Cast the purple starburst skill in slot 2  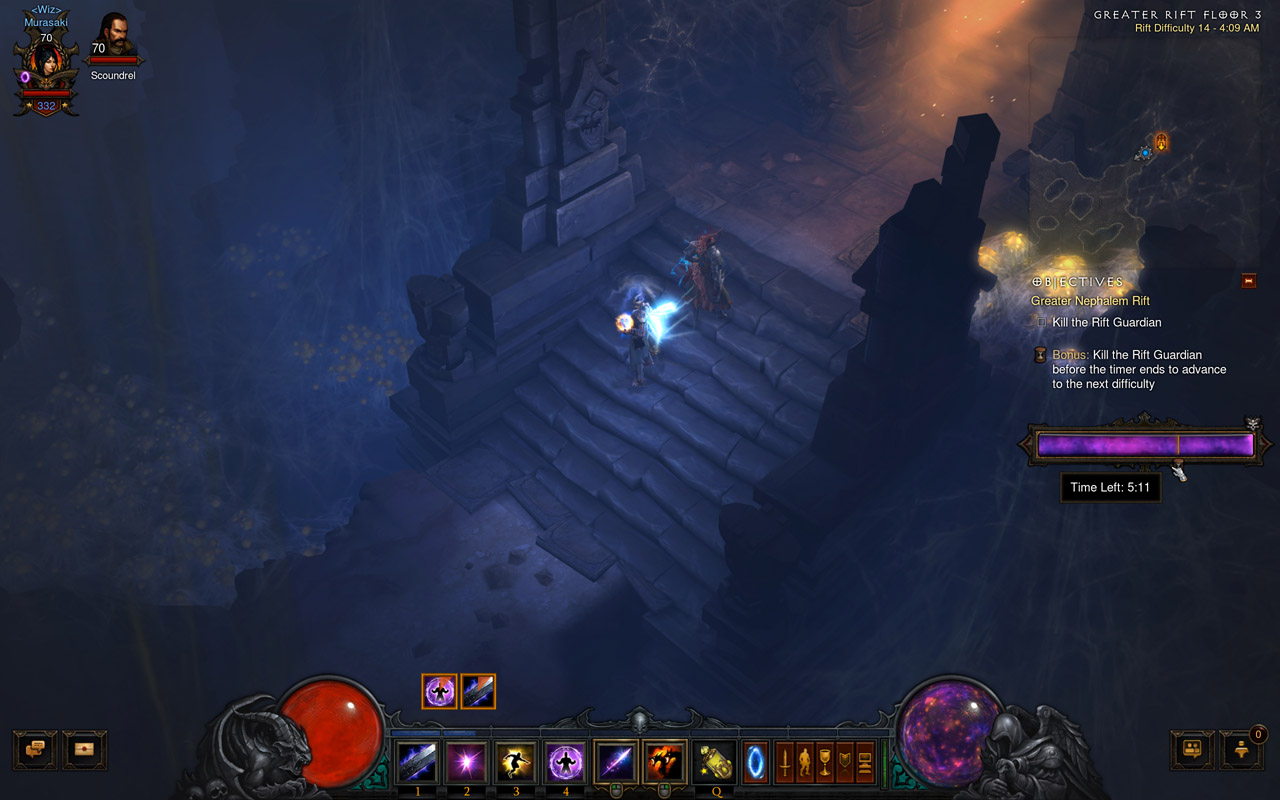[x=465, y=762]
